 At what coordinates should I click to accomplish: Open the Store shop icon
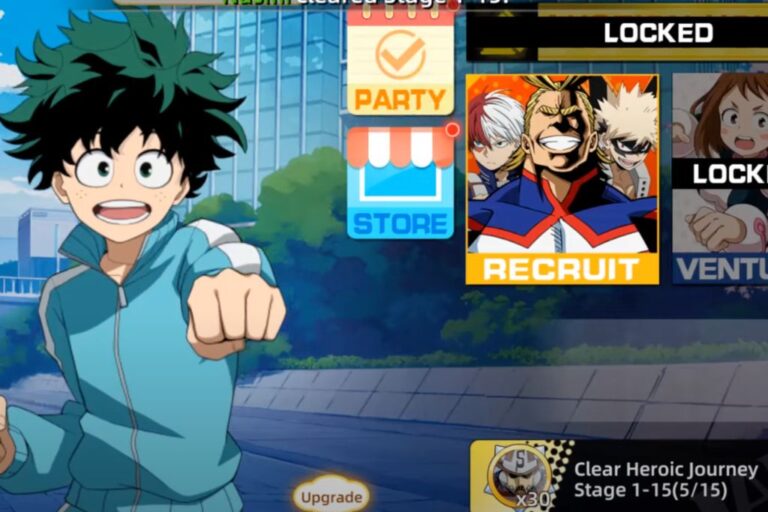click(x=400, y=183)
